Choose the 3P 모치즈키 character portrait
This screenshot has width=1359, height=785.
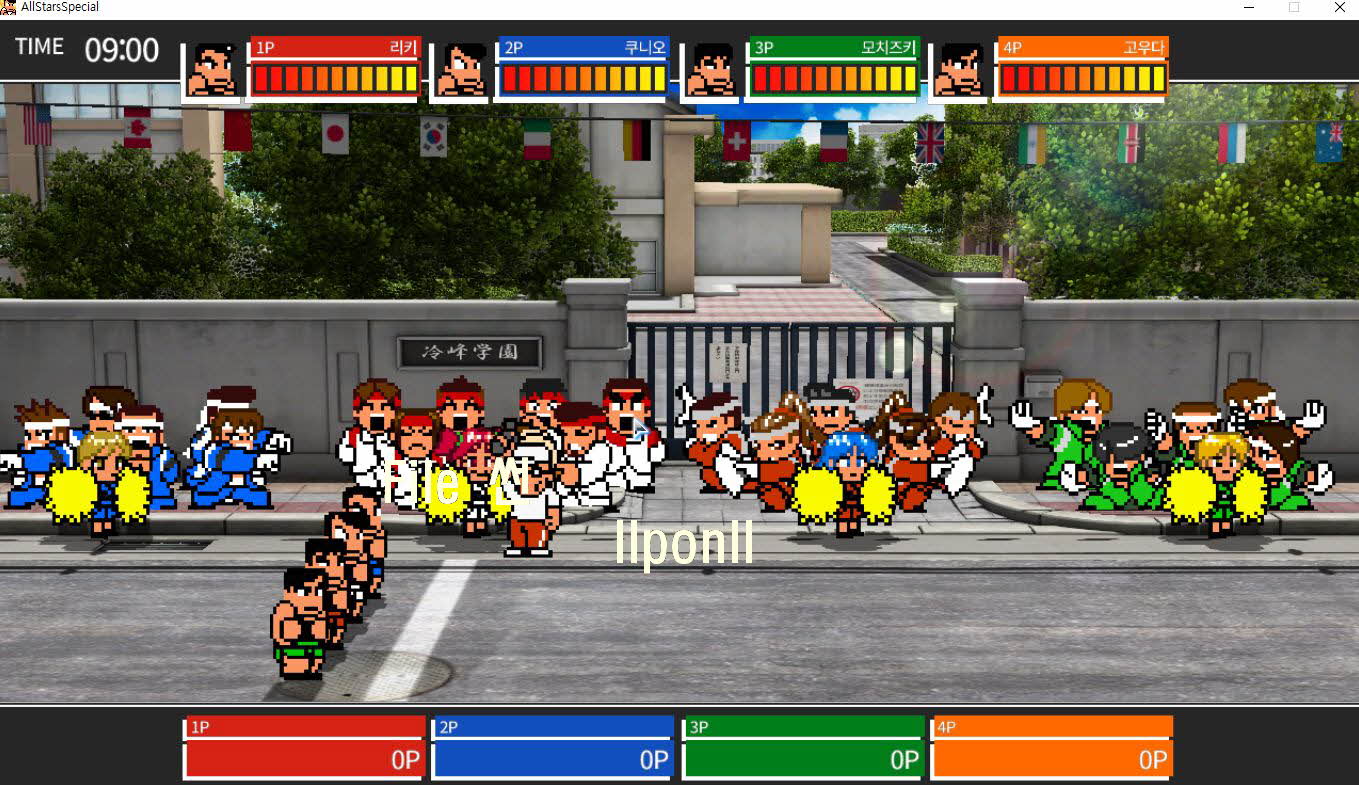(x=711, y=69)
